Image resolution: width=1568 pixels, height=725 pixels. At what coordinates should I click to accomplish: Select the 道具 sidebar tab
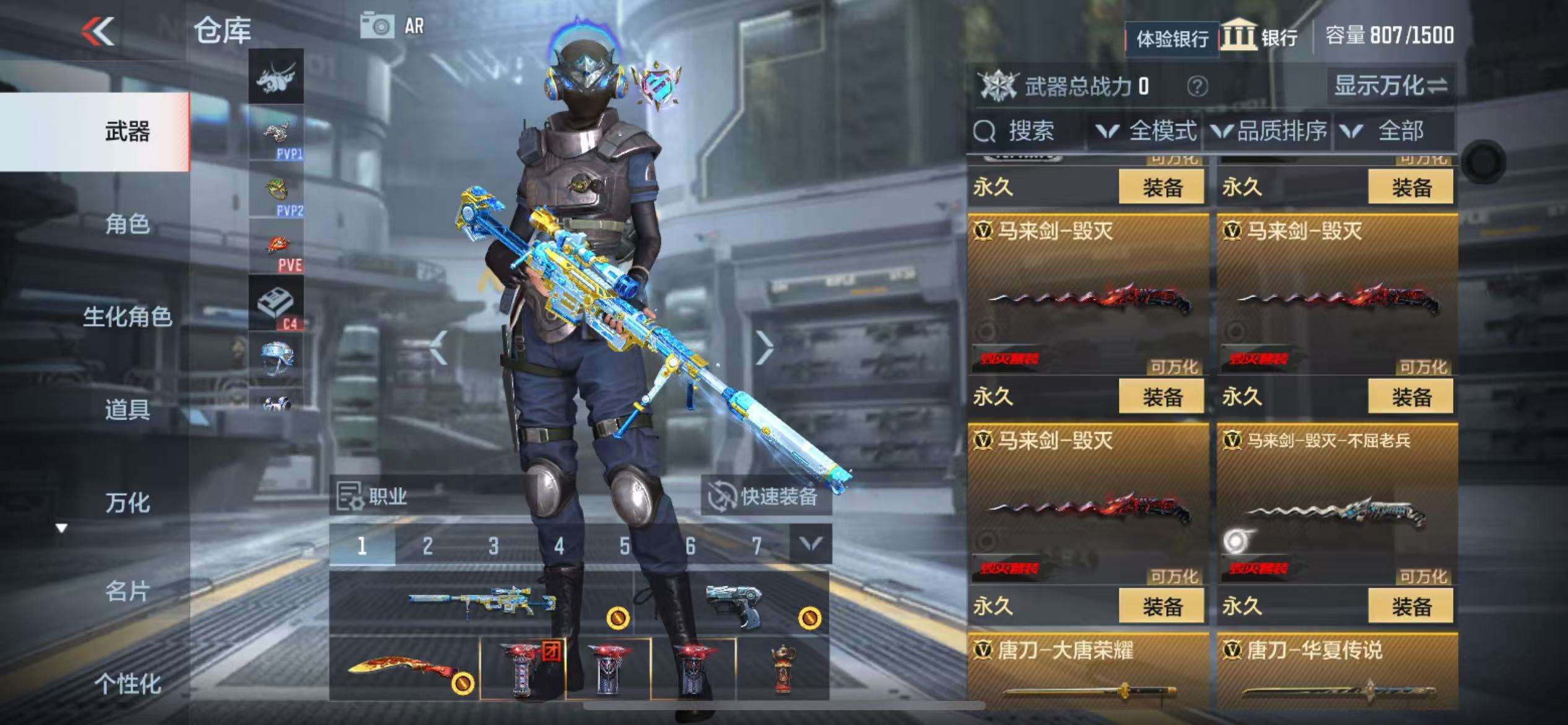pyautogui.click(x=127, y=410)
